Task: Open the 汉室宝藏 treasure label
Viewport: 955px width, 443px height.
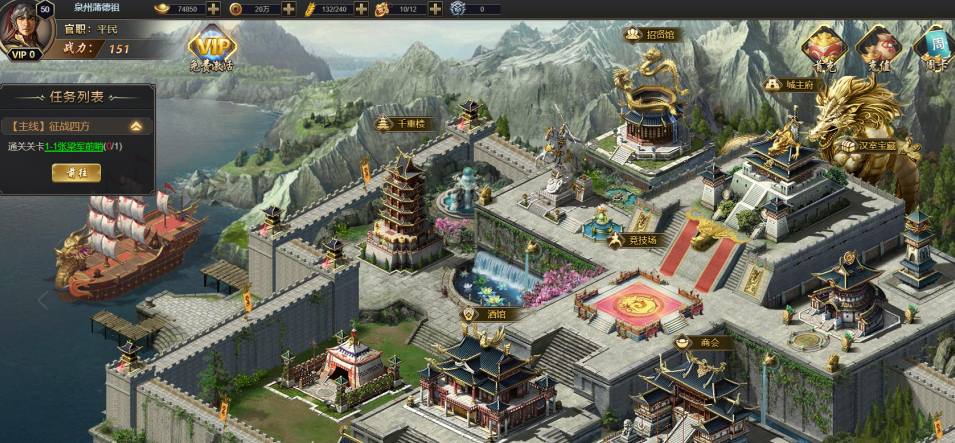Action: tap(876, 145)
